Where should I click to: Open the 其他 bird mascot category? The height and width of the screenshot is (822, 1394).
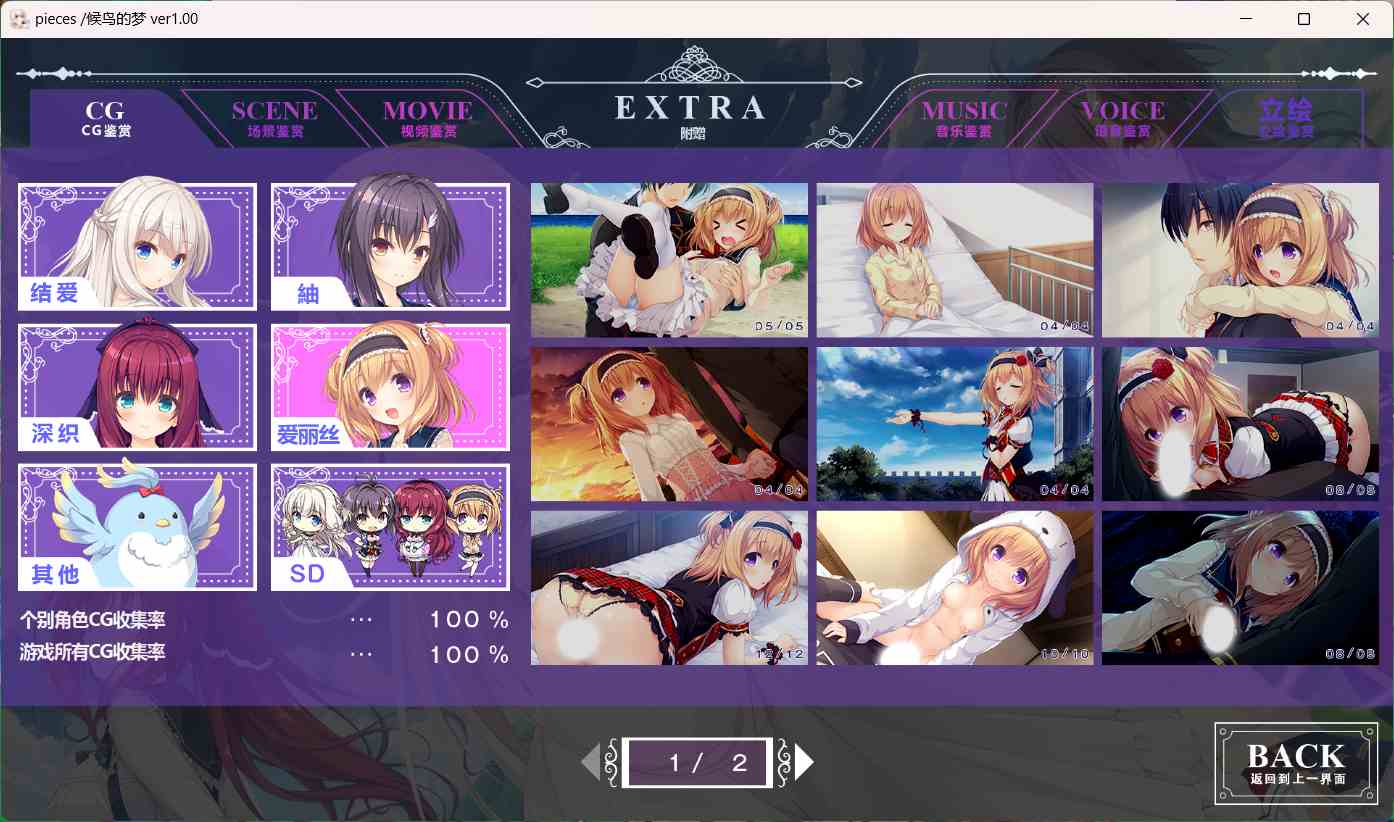(x=136, y=527)
